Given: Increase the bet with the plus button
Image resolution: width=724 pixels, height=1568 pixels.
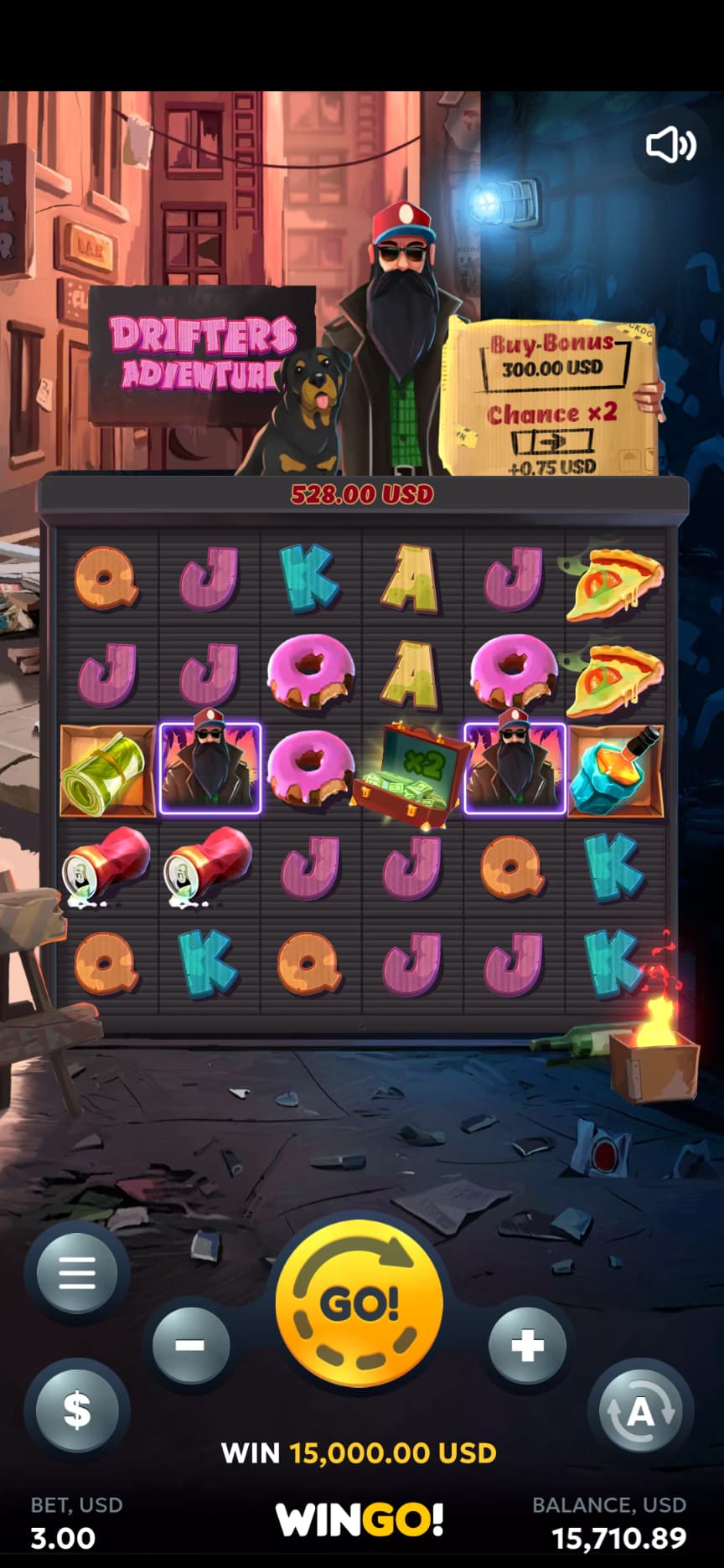Looking at the screenshot, I should click(x=526, y=1346).
